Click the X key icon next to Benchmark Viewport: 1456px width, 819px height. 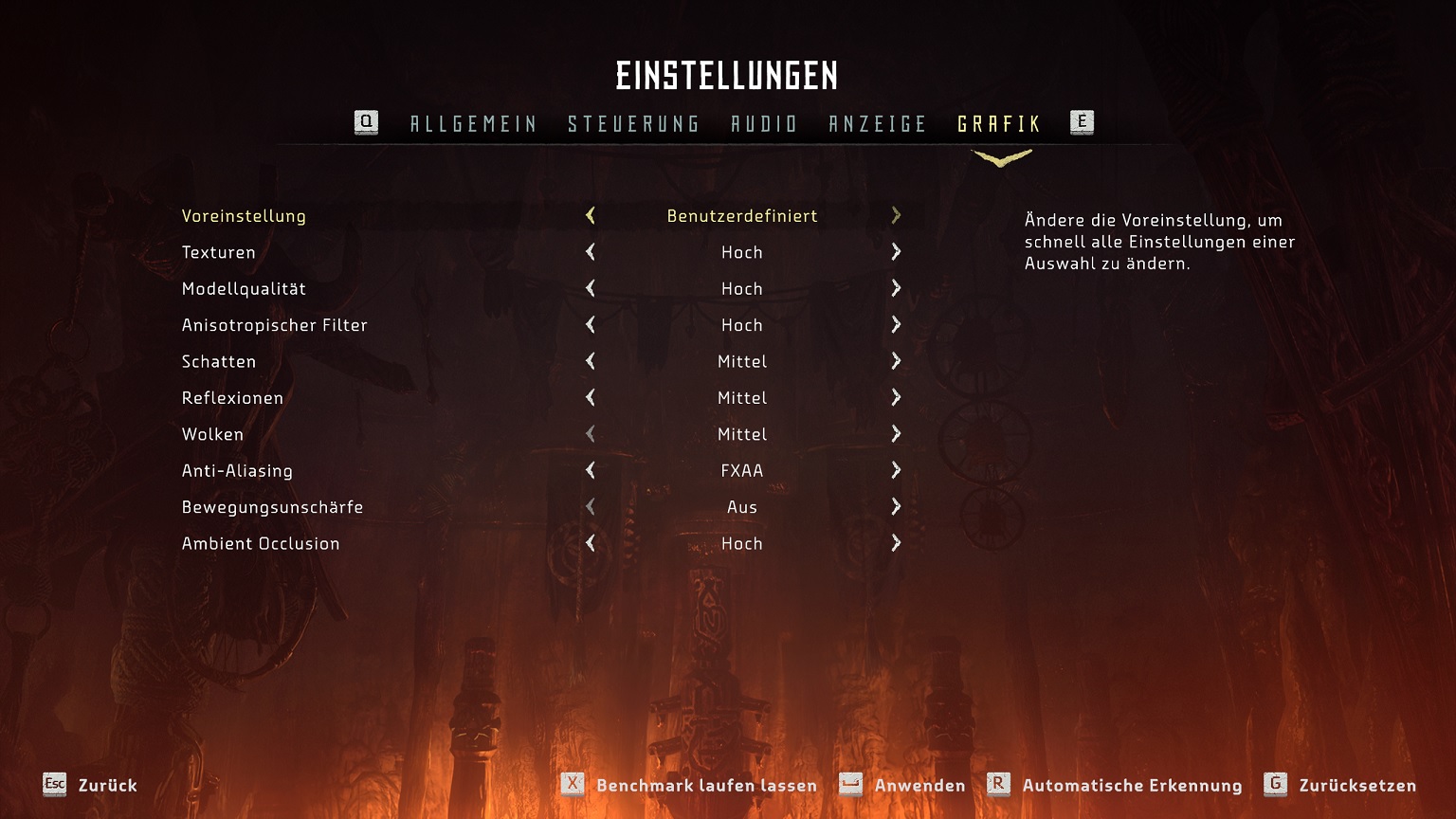[x=572, y=785]
